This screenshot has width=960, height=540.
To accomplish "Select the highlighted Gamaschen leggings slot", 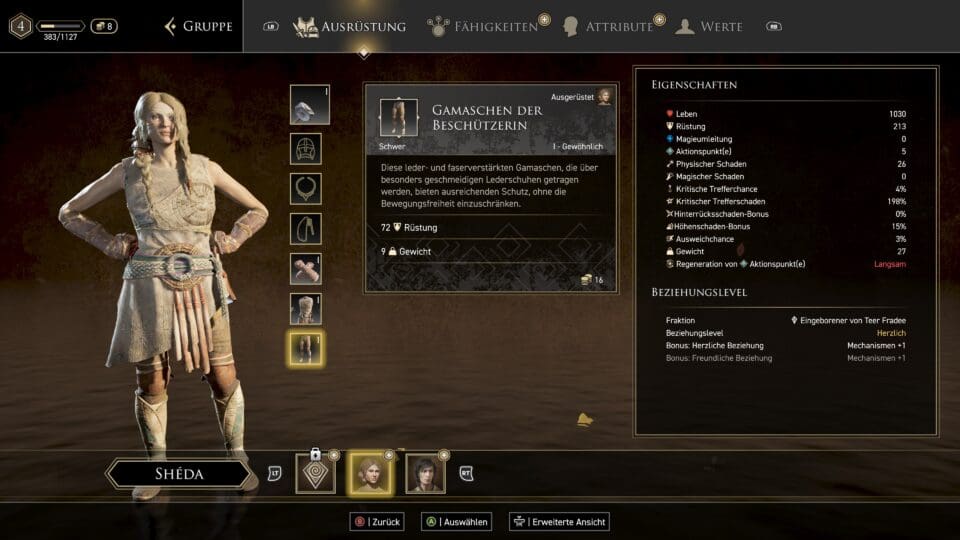I will (306, 348).
